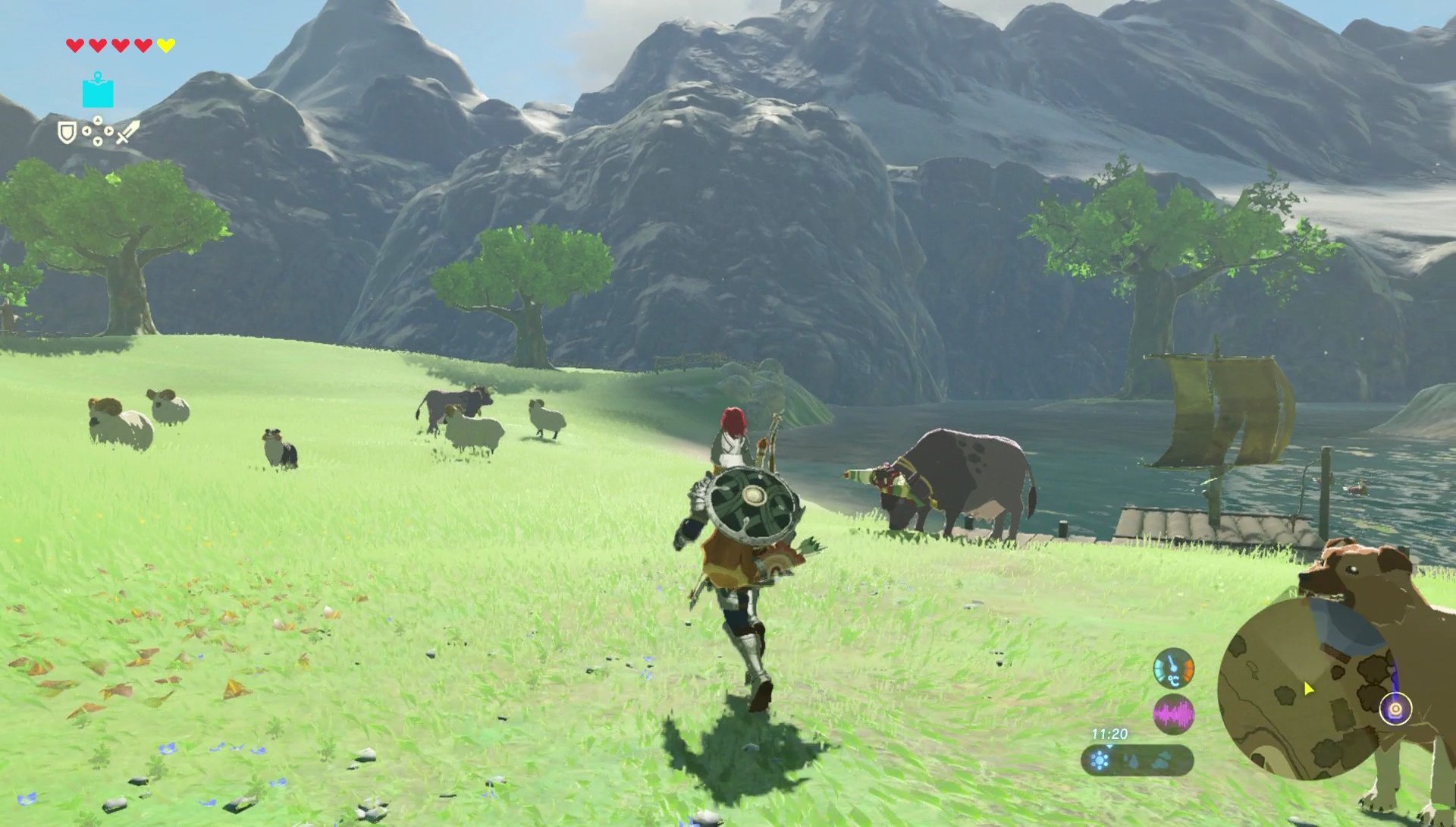
Task: Click the yellow heart in the health bar
Action: [166, 46]
